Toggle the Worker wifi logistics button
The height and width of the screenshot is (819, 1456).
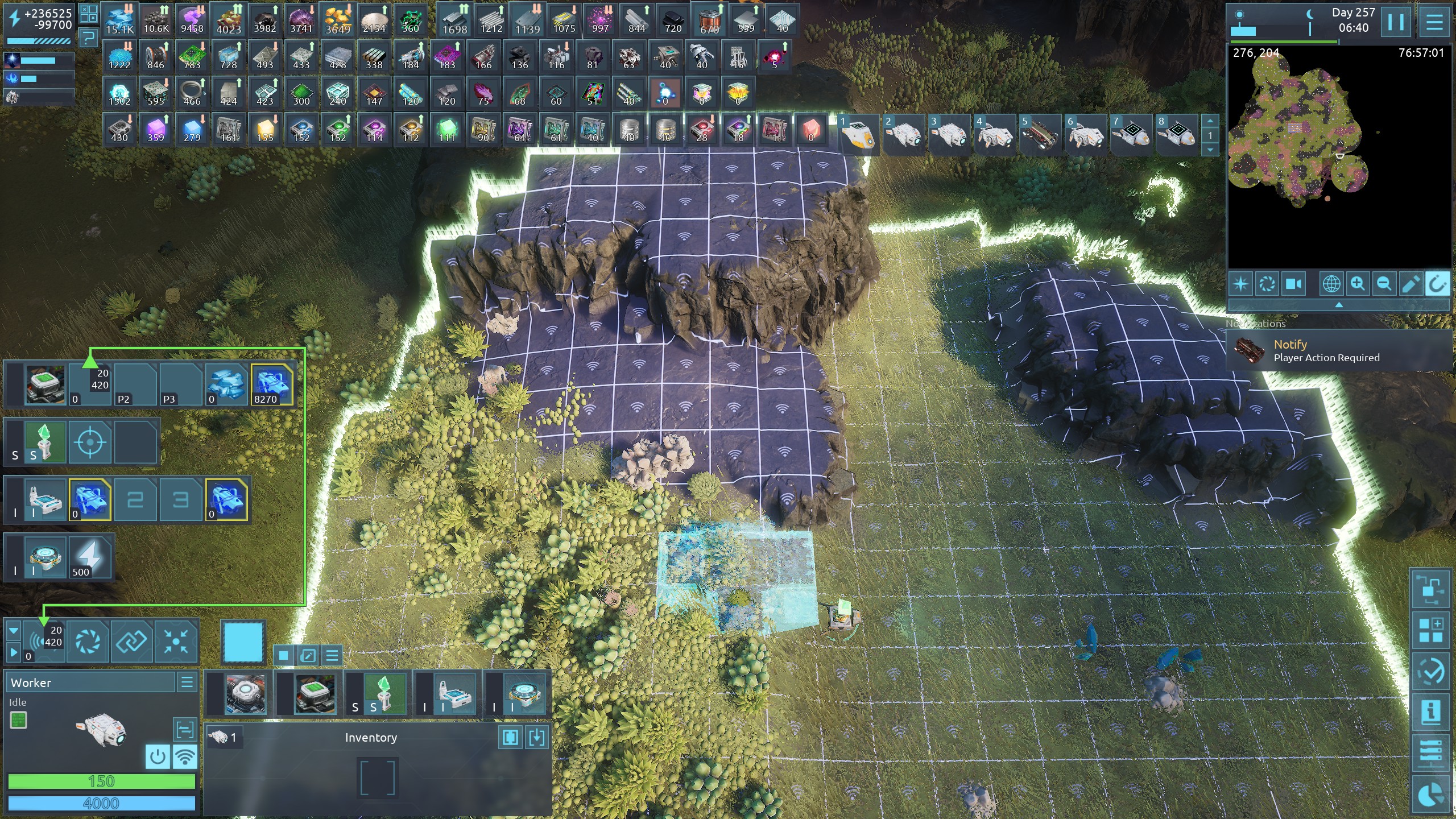coord(185,756)
